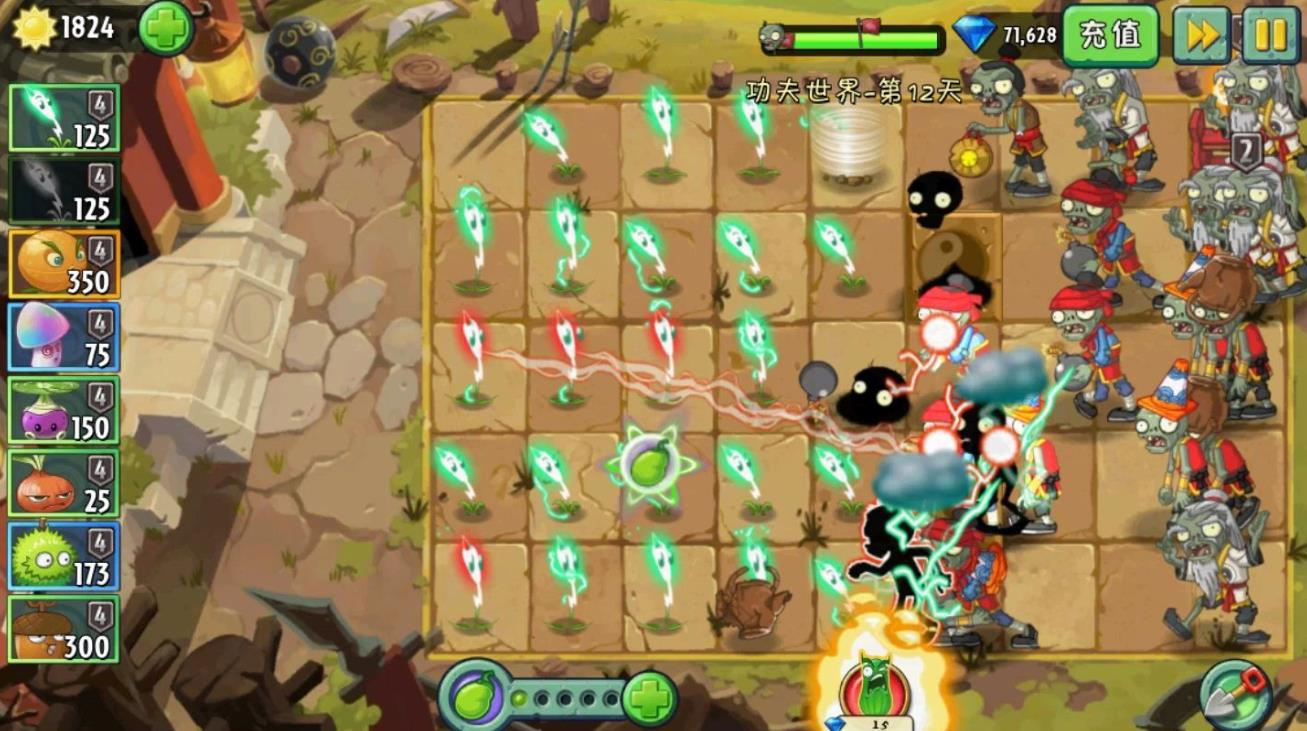Add more sun with the green plus
Viewport: 1307px width, 731px height.
click(165, 28)
